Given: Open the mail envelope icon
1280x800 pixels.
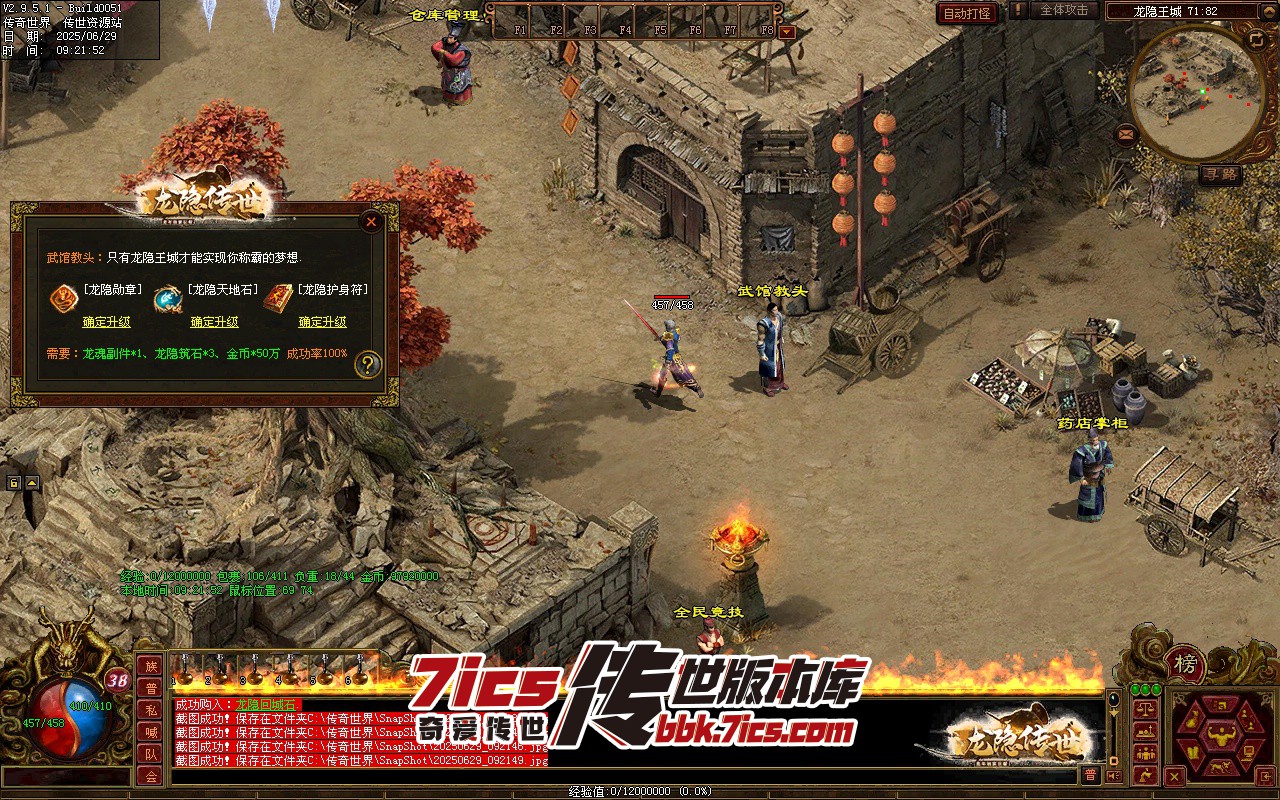Looking at the screenshot, I should click(x=1126, y=133).
